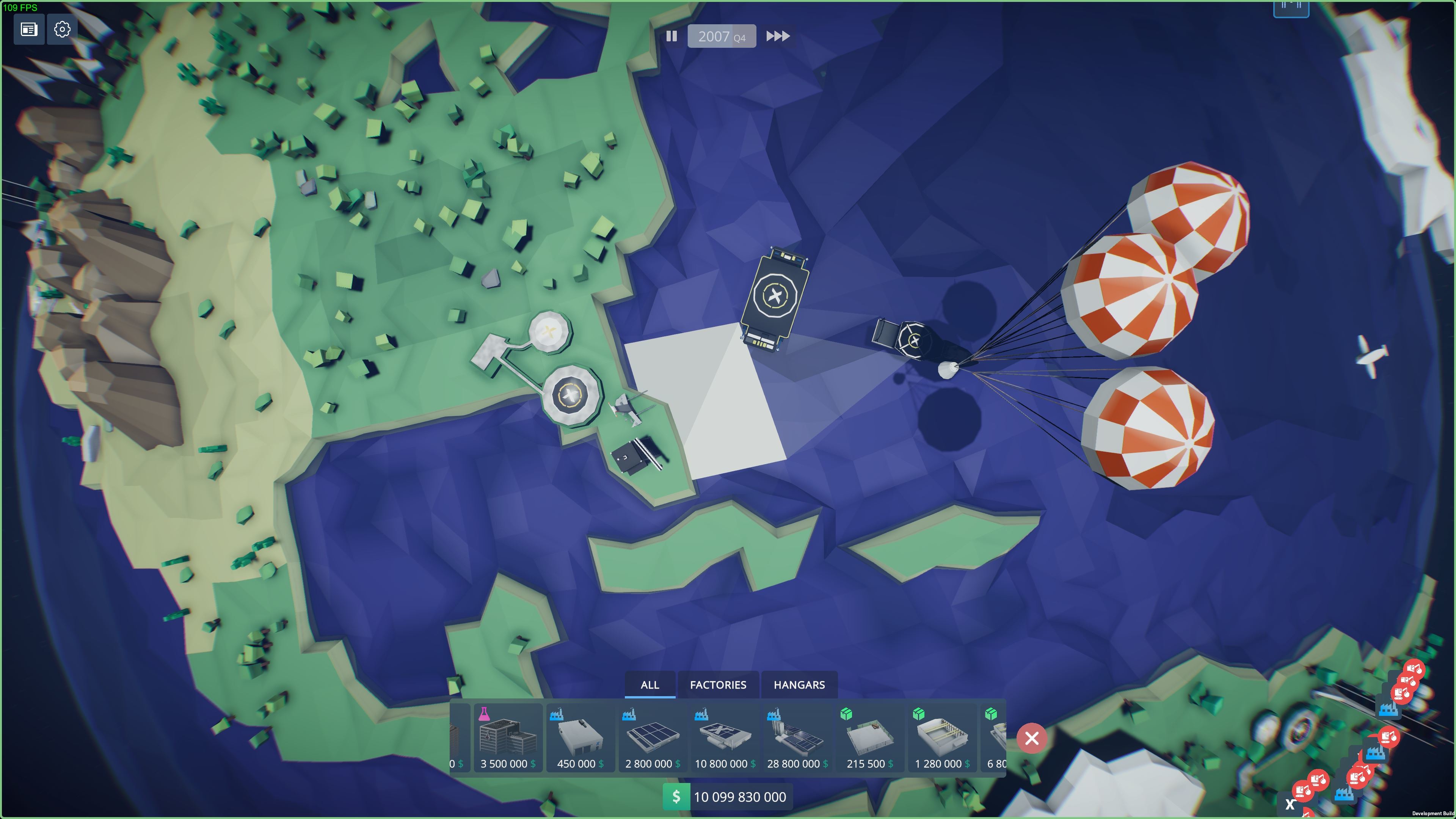Click the 2007 Q4 date display

tap(721, 36)
